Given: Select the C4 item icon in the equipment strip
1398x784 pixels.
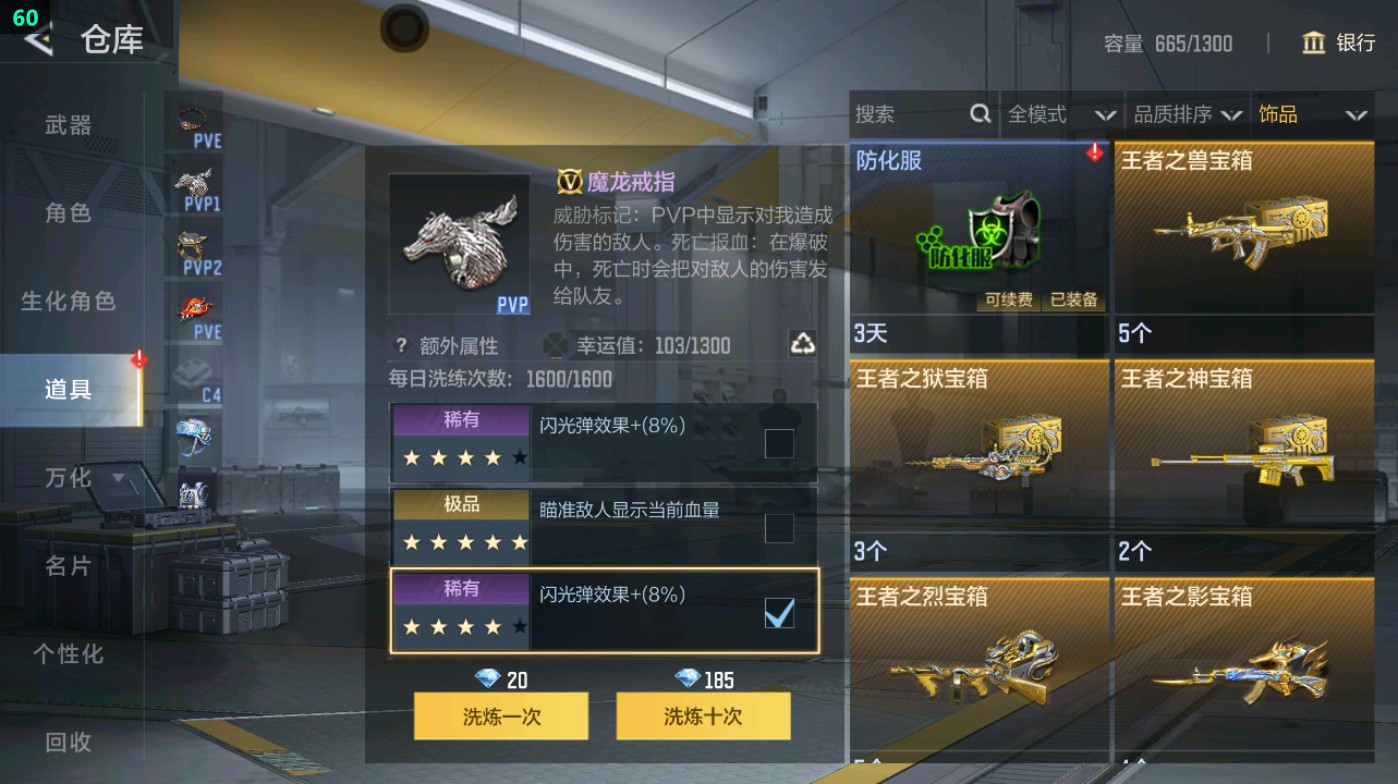Looking at the screenshot, I should pos(195,370).
